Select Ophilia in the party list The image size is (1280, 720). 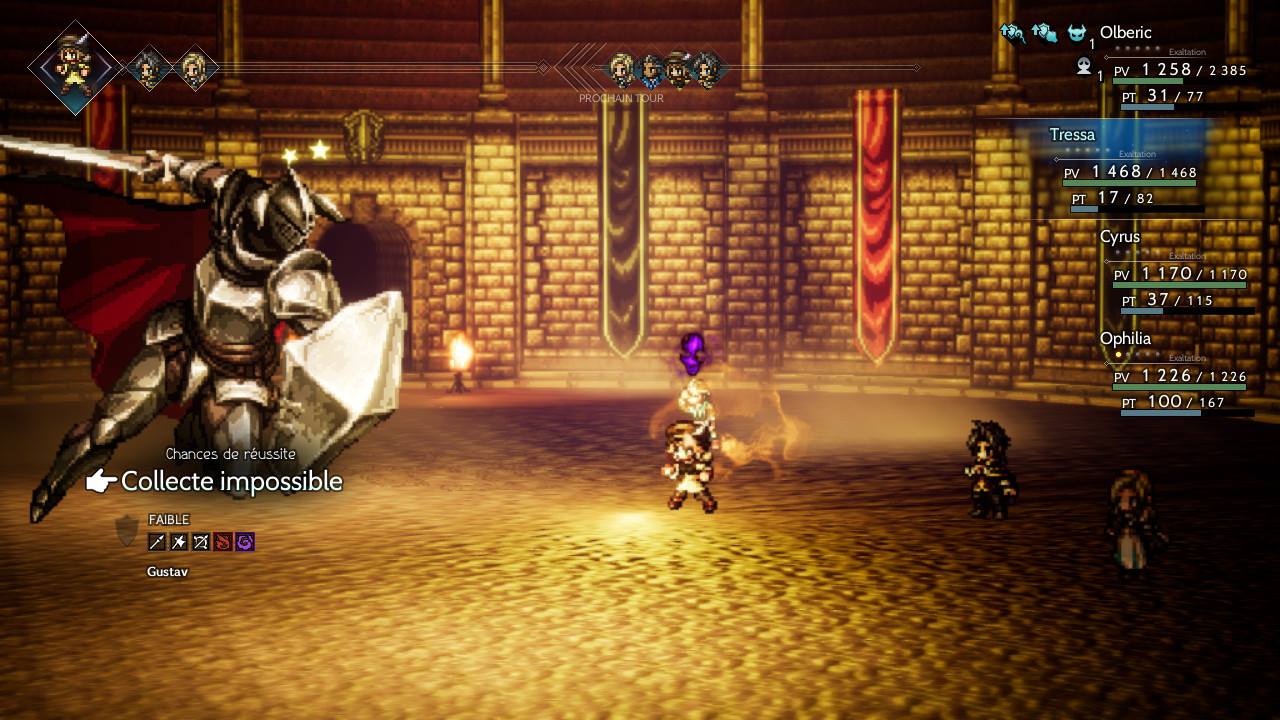[x=1125, y=339]
